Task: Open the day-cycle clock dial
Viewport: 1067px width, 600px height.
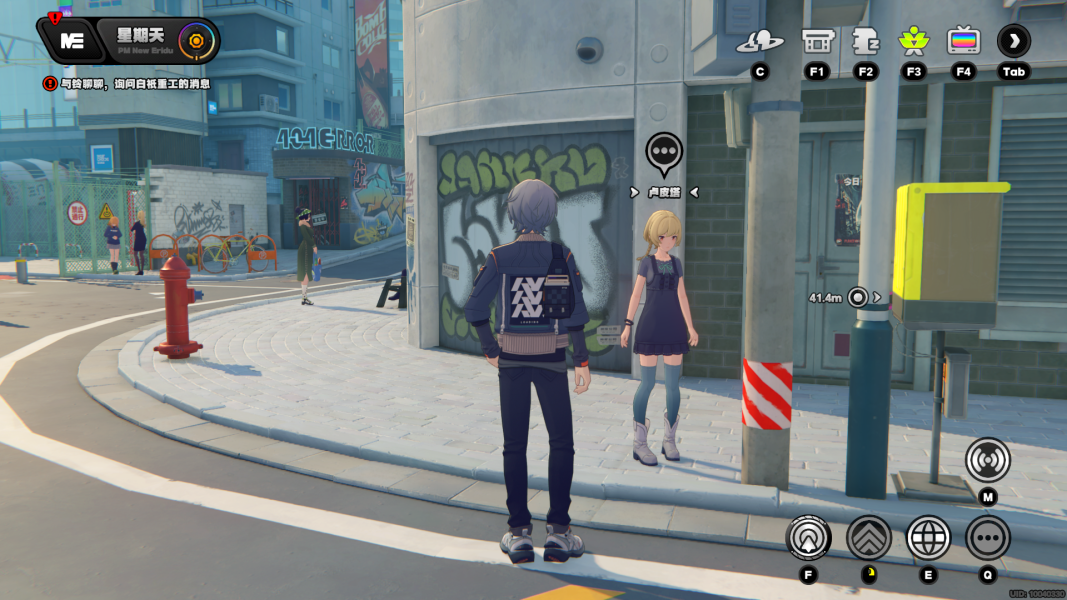Action: click(x=197, y=41)
